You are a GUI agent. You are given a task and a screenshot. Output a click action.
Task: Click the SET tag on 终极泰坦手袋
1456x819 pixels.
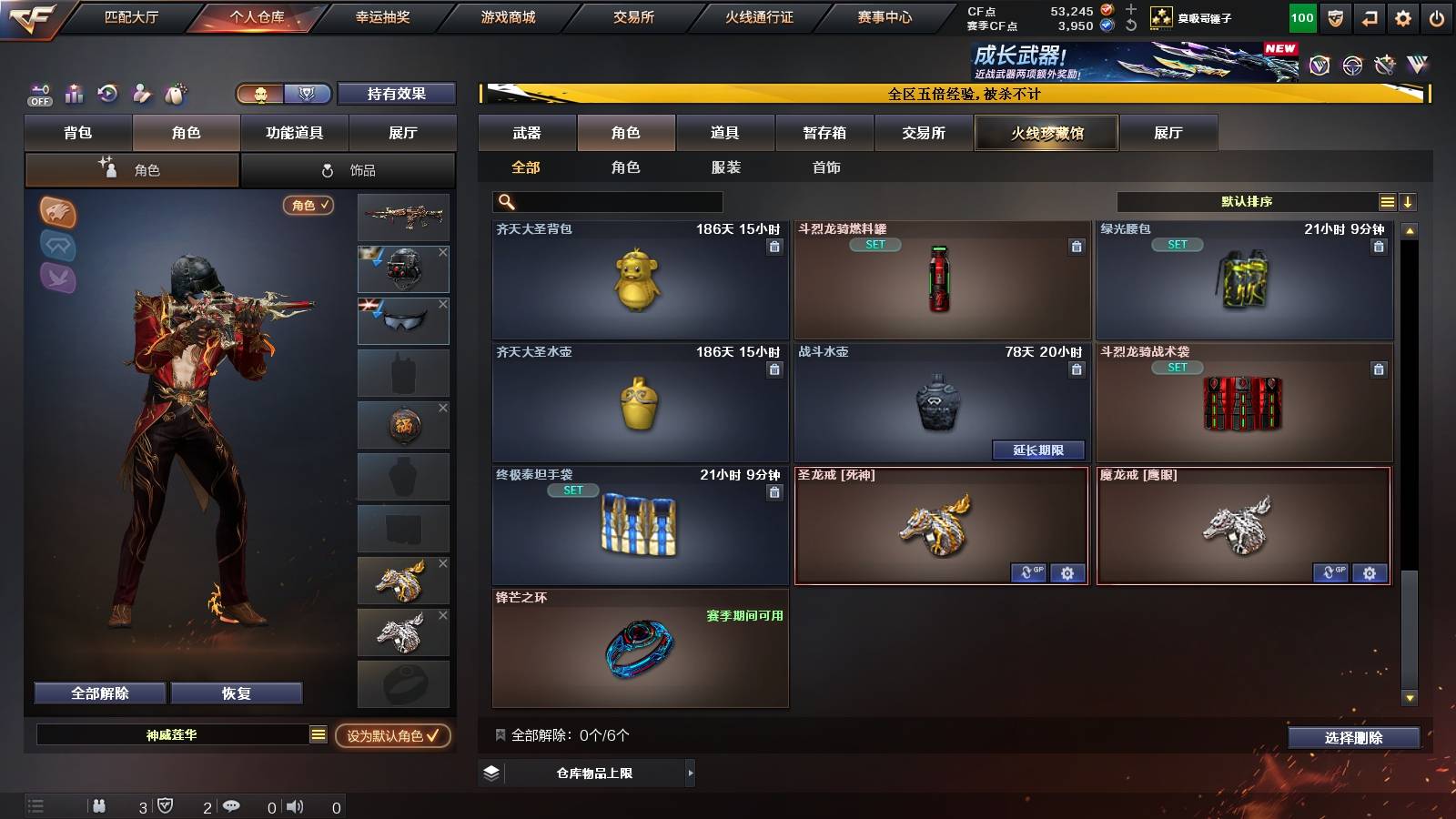(x=574, y=490)
